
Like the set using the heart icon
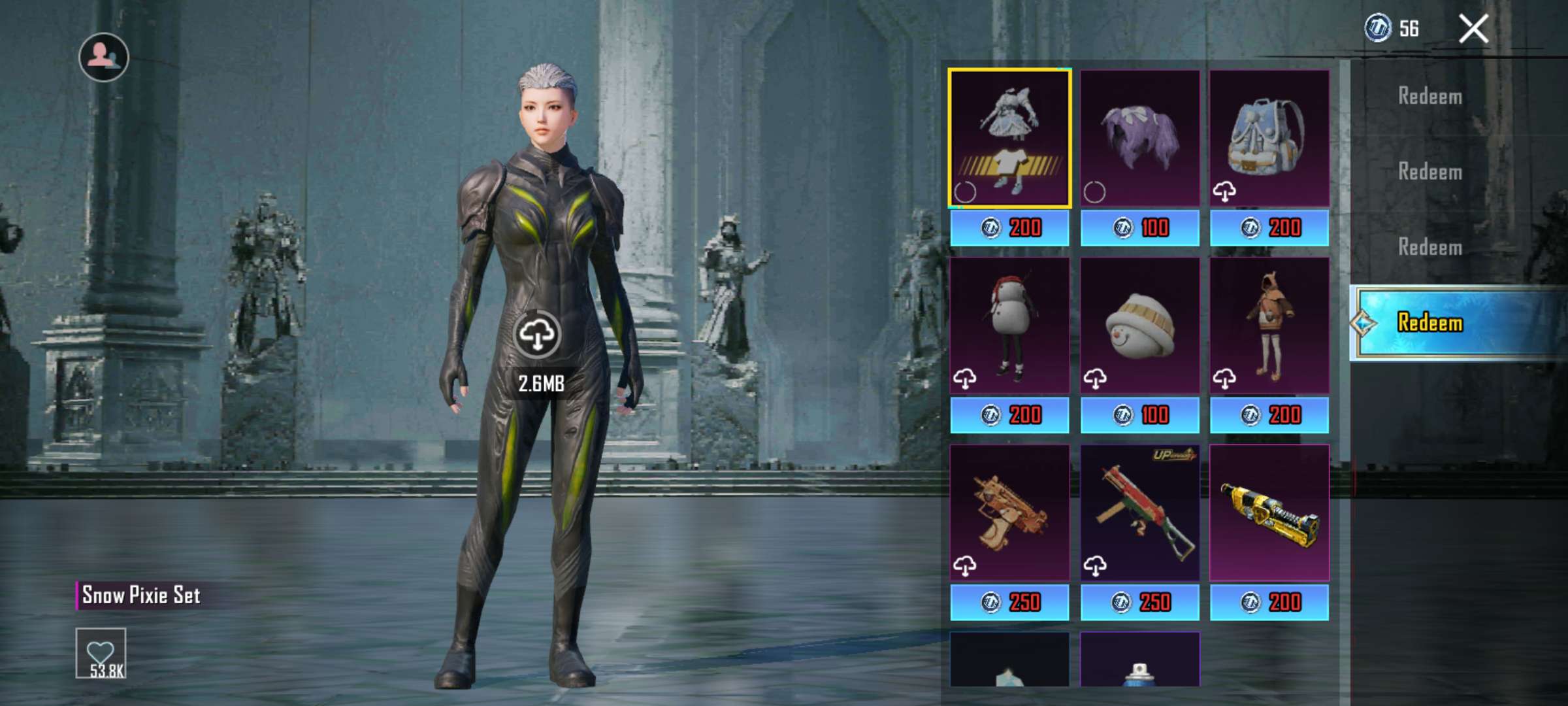tap(101, 653)
